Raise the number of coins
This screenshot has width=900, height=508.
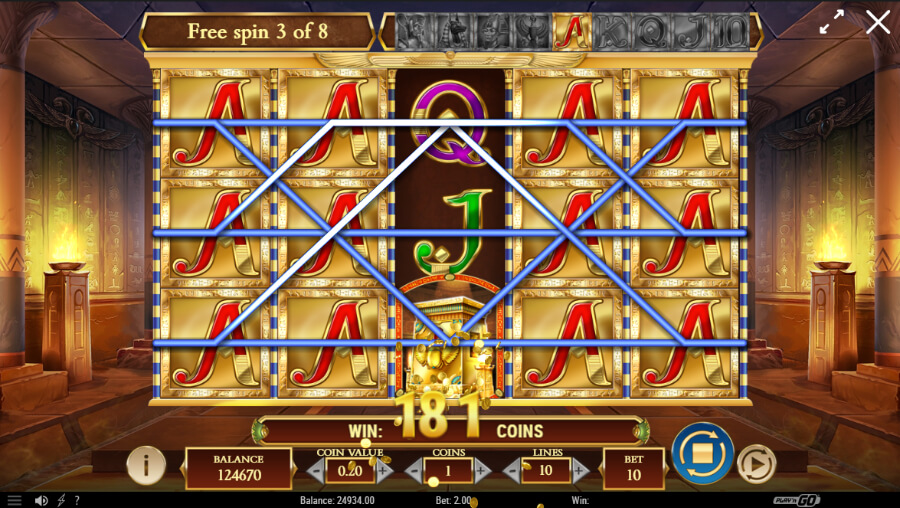click(x=482, y=470)
